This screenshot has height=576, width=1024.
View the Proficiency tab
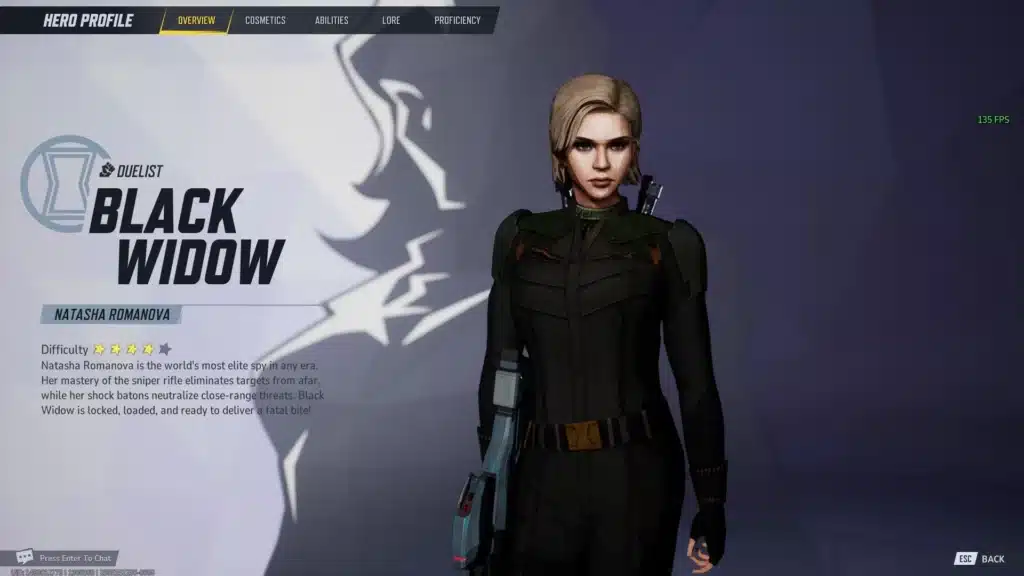tap(457, 20)
